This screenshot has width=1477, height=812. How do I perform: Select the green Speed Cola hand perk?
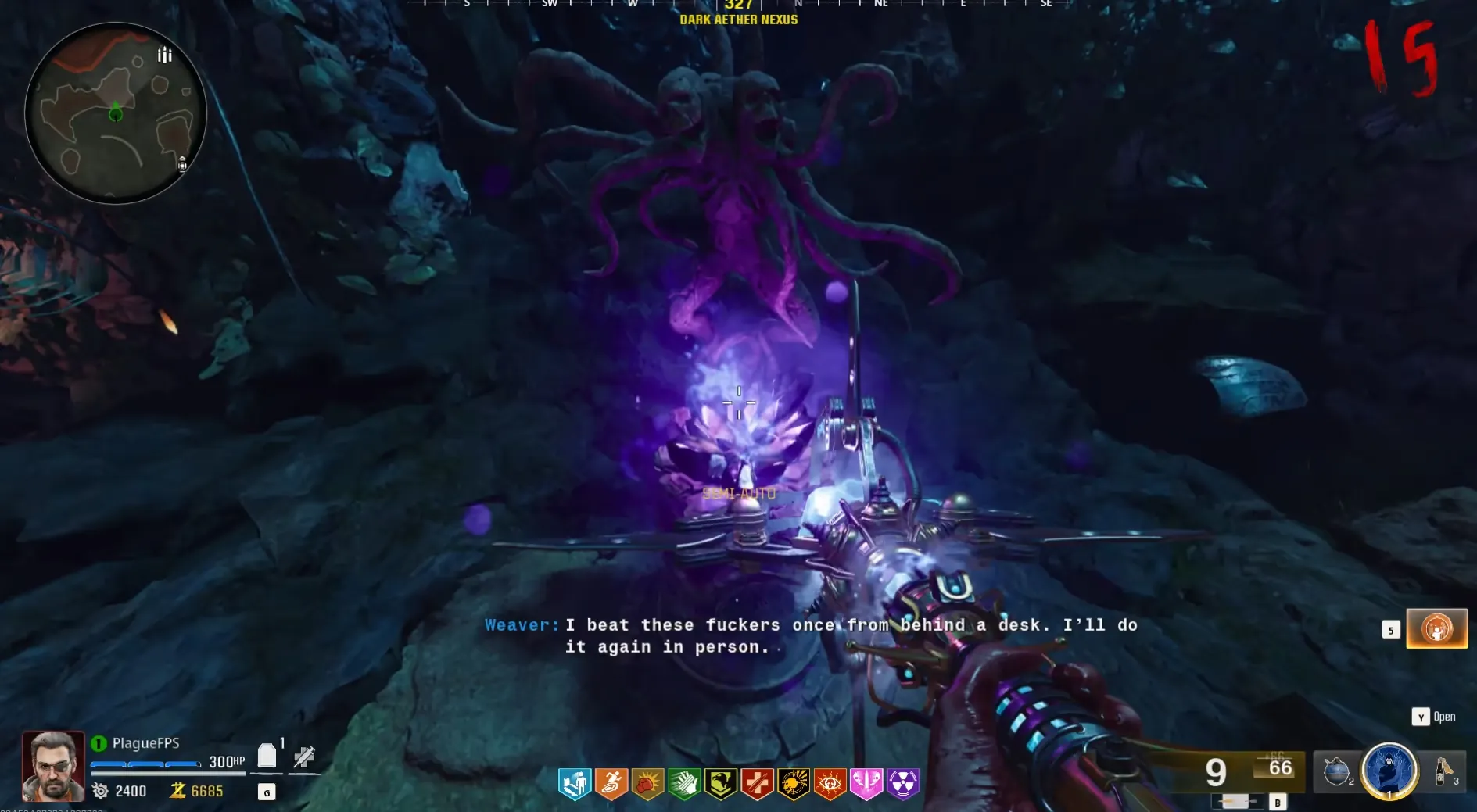point(684,784)
